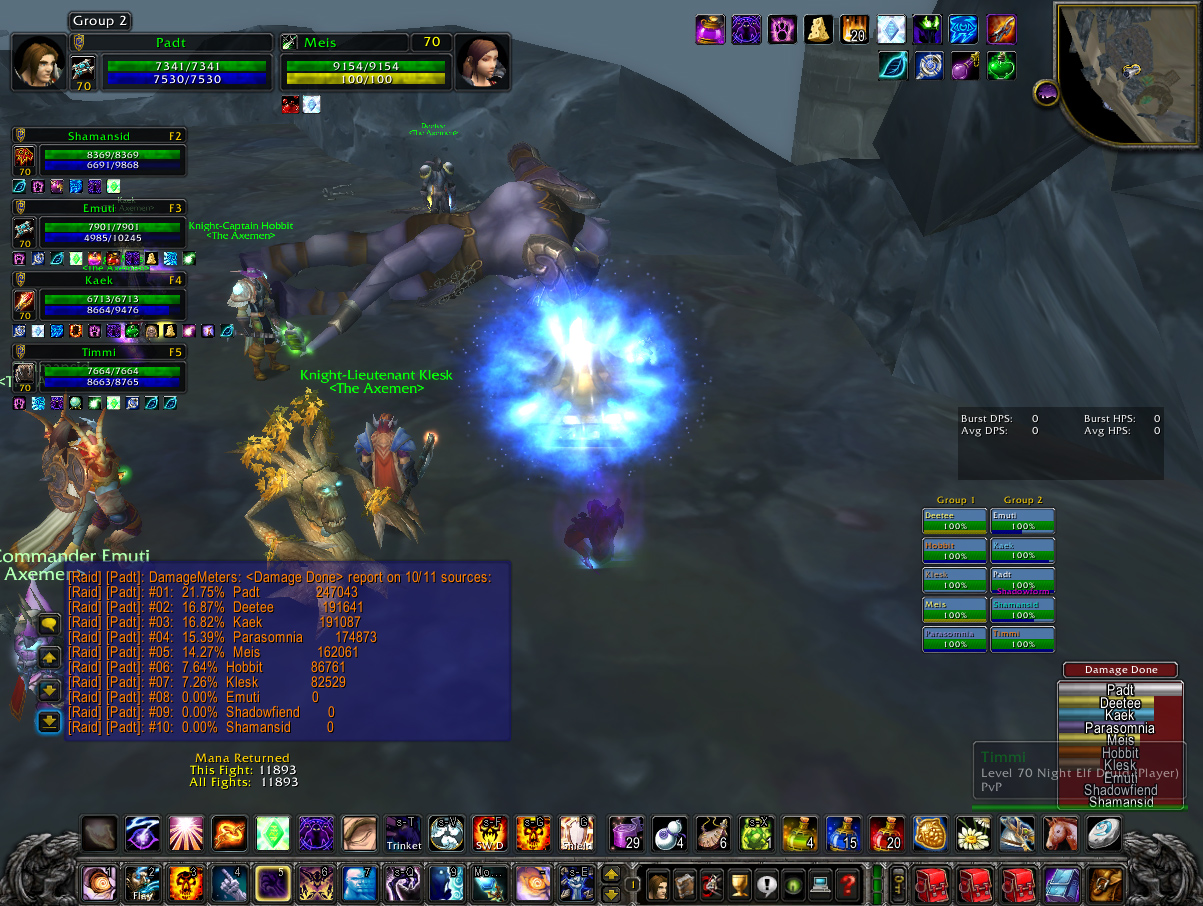Viewport: 1203px width, 906px height.
Task: Open the chat speech-bubble menu button
Action: pos(50,624)
